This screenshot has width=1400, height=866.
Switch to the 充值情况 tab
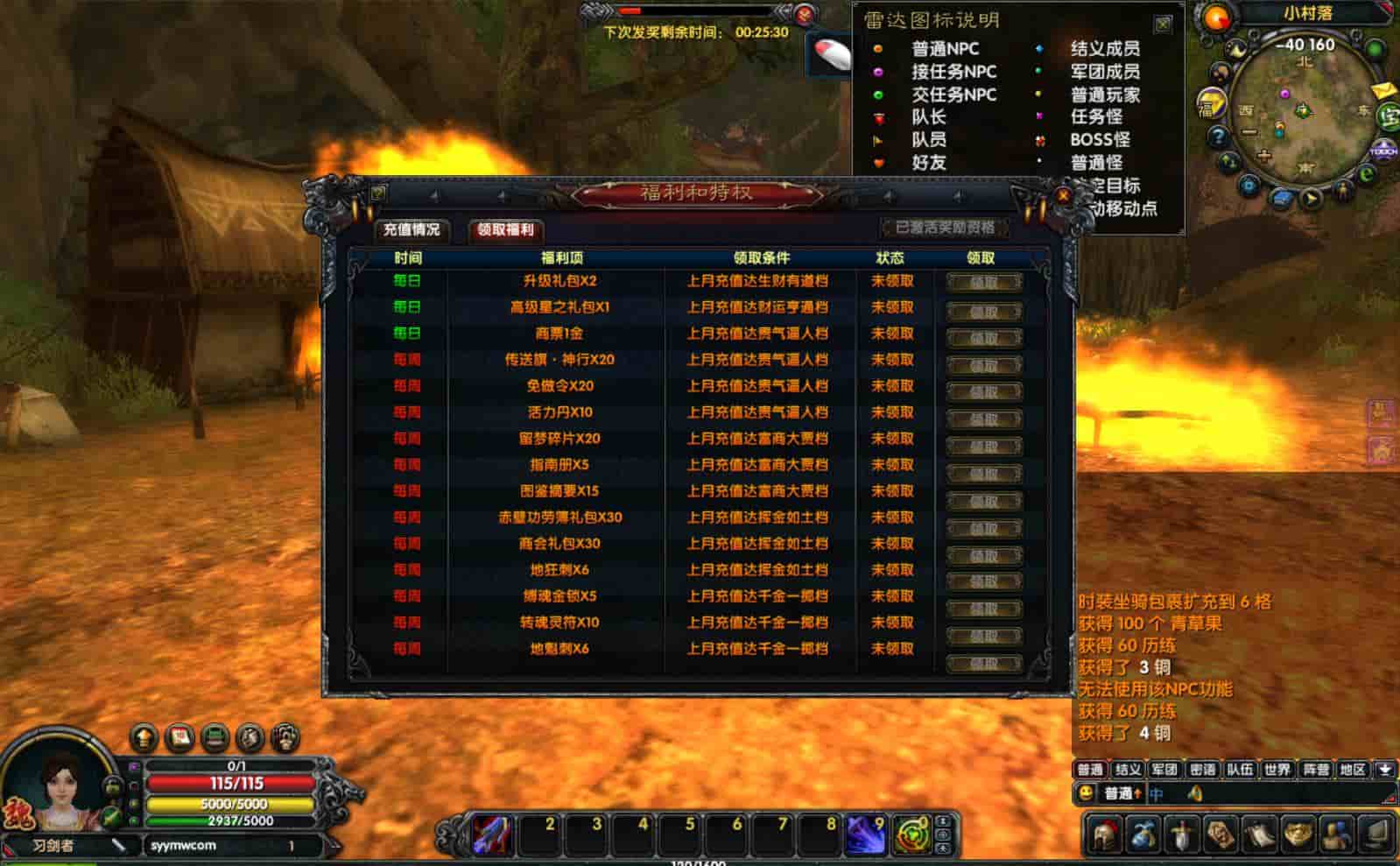click(x=412, y=229)
